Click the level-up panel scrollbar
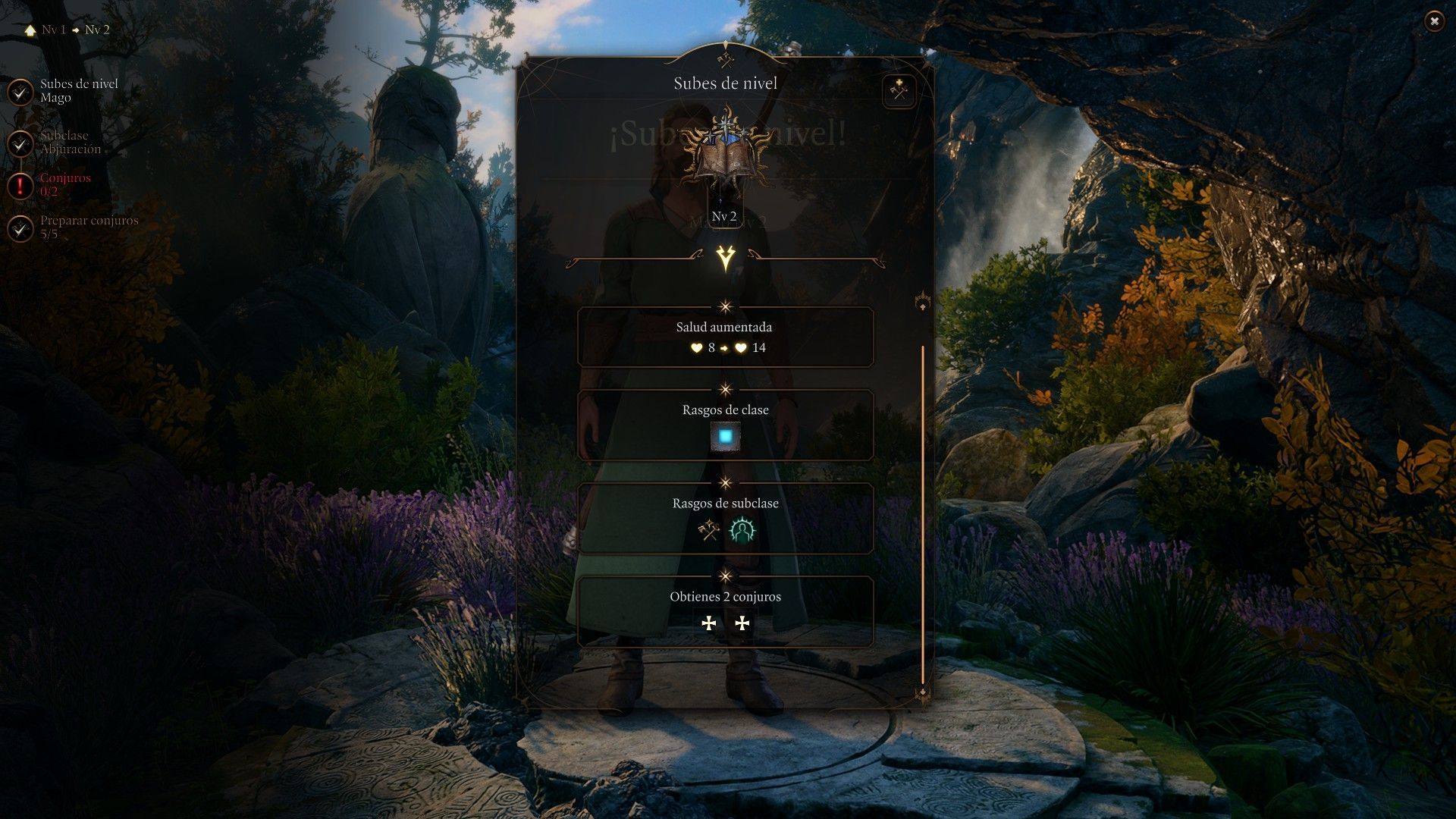 923,514
